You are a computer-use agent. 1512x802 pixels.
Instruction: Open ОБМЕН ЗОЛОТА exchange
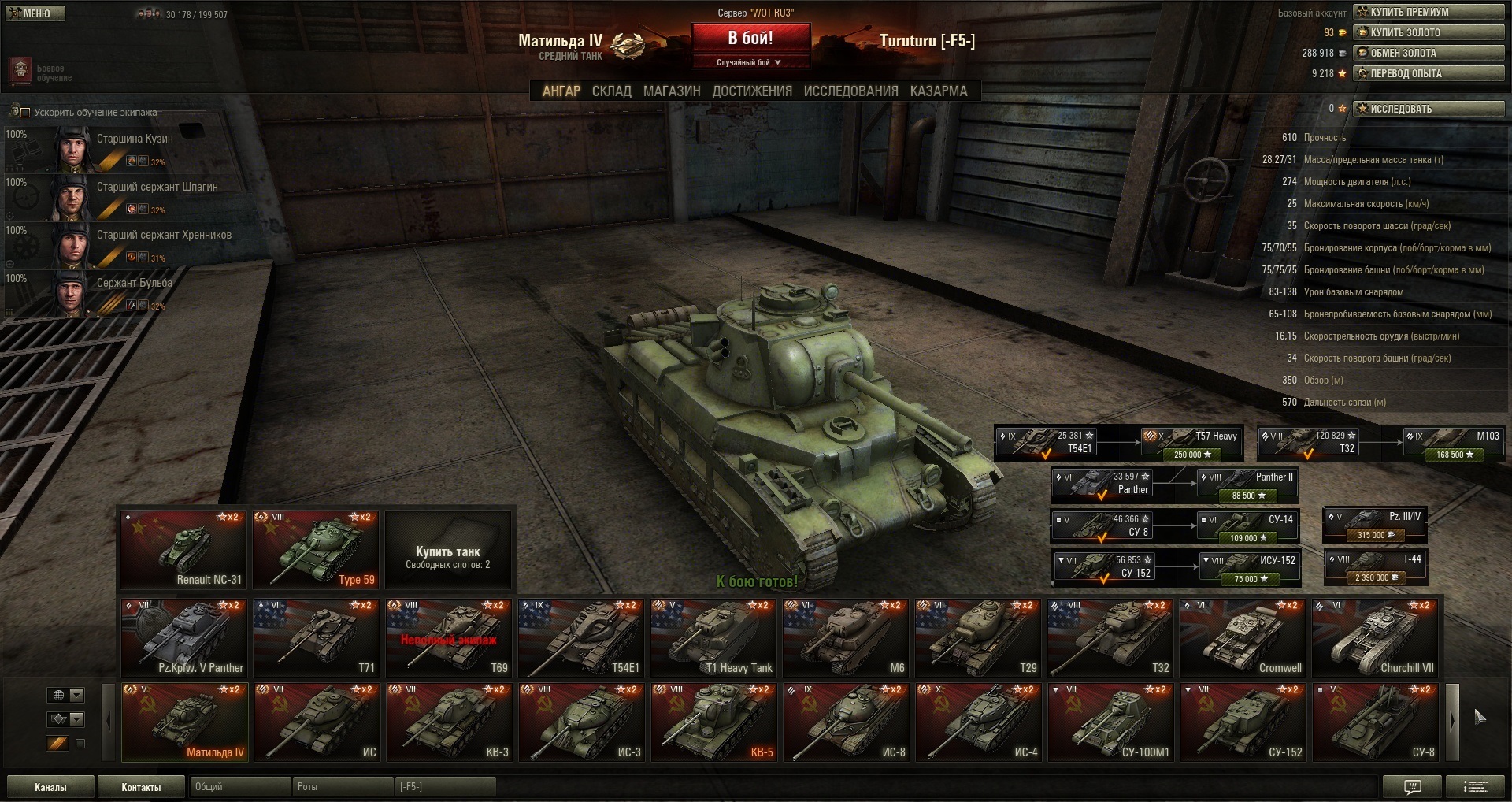coord(1428,53)
